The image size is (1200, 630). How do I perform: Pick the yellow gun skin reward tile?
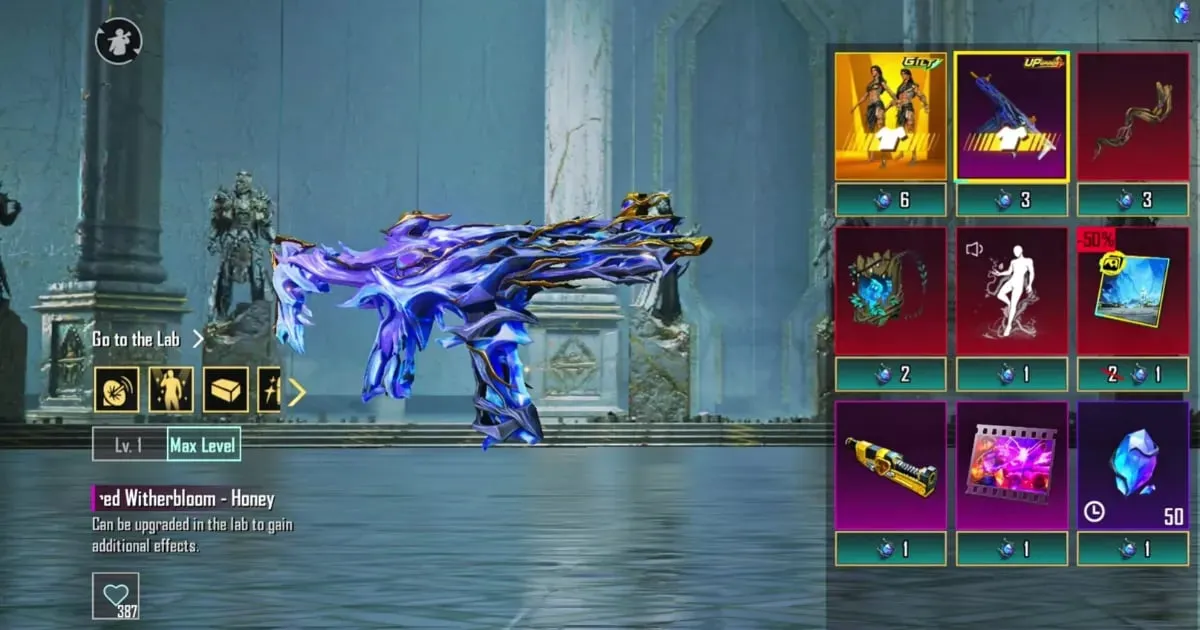tap(890, 466)
